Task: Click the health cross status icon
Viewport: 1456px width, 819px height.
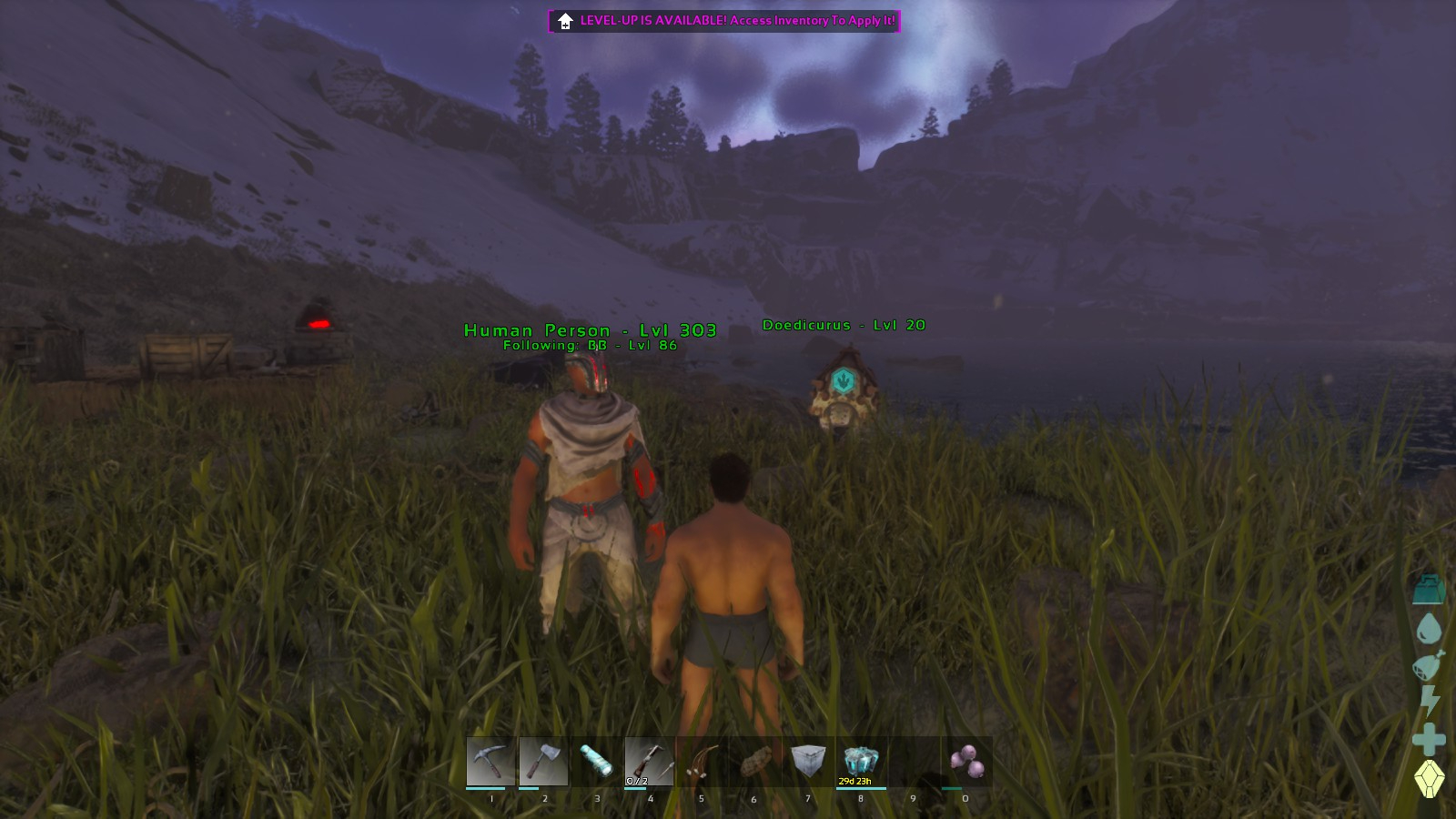Action: click(x=1429, y=739)
